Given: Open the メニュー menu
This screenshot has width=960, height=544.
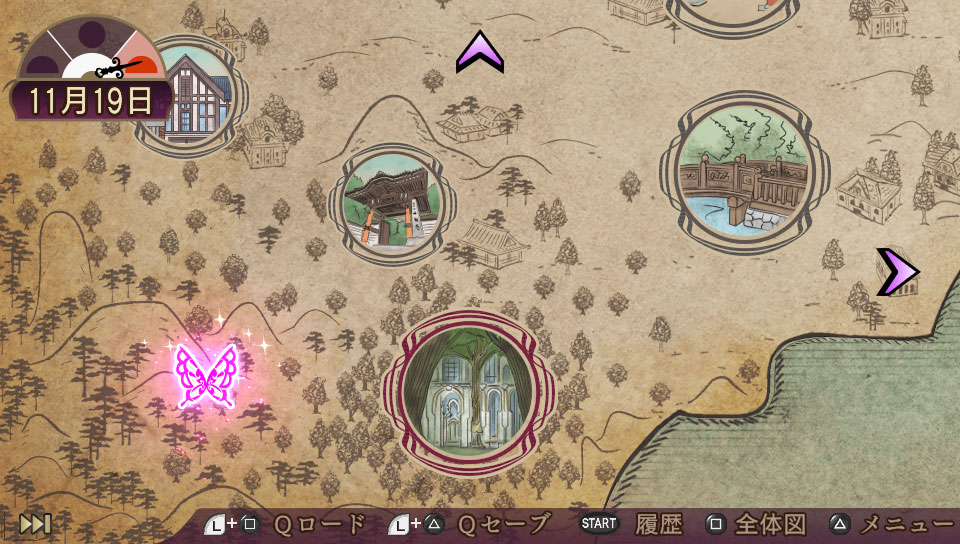Looking at the screenshot, I should point(906,524).
